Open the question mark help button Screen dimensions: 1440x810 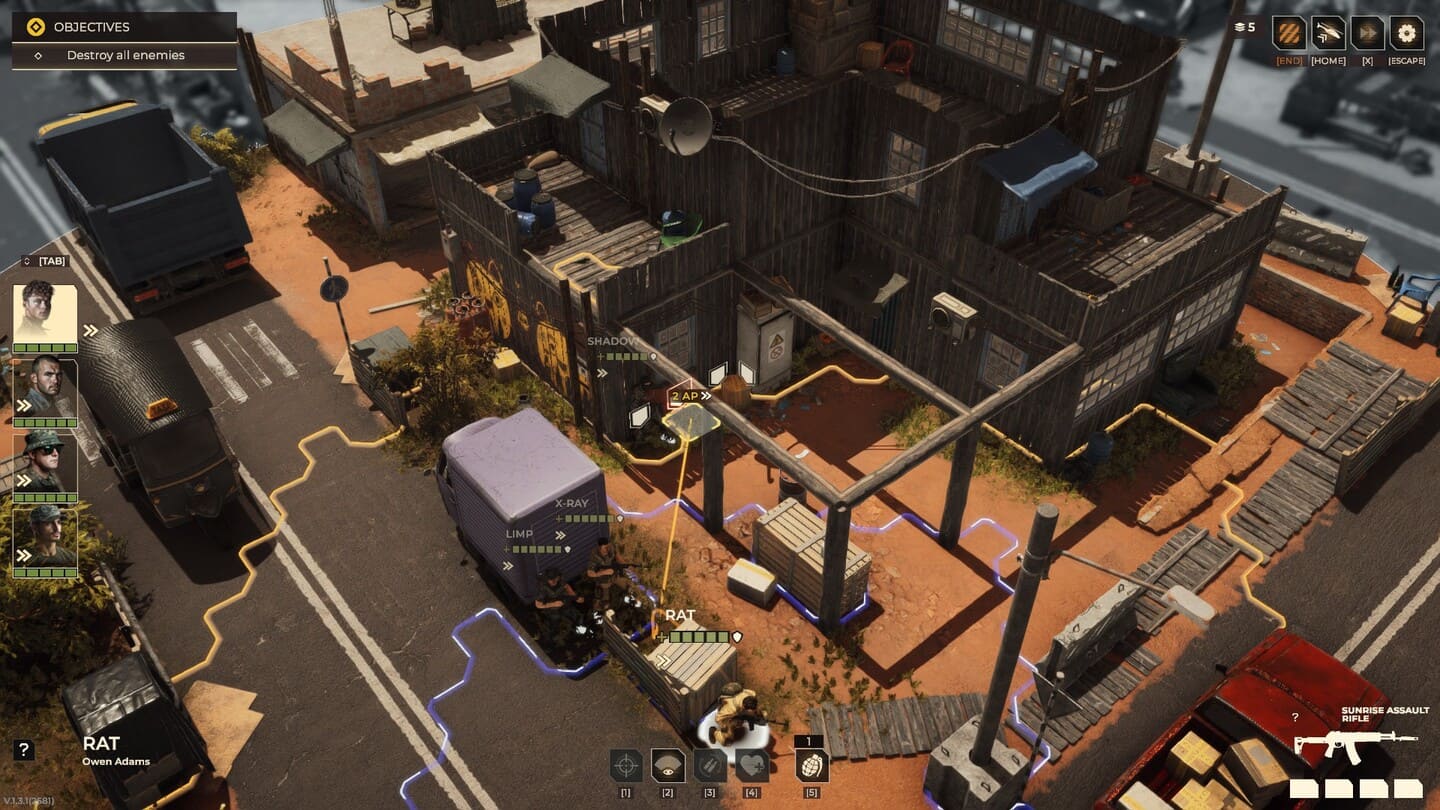pyautogui.click(x=24, y=750)
